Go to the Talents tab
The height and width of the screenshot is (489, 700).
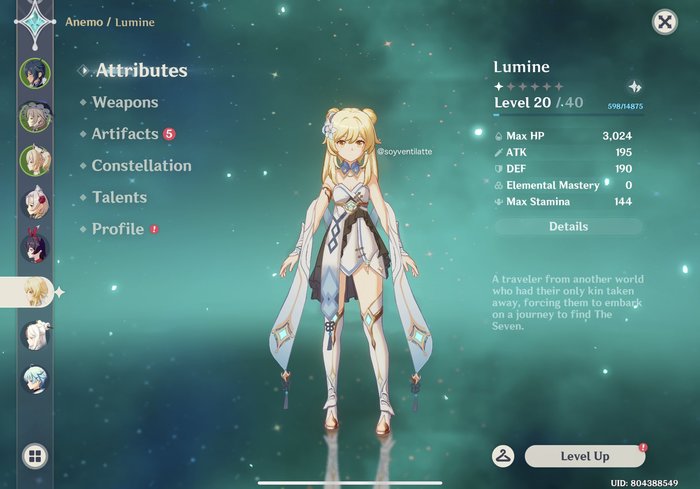pyautogui.click(x=119, y=198)
